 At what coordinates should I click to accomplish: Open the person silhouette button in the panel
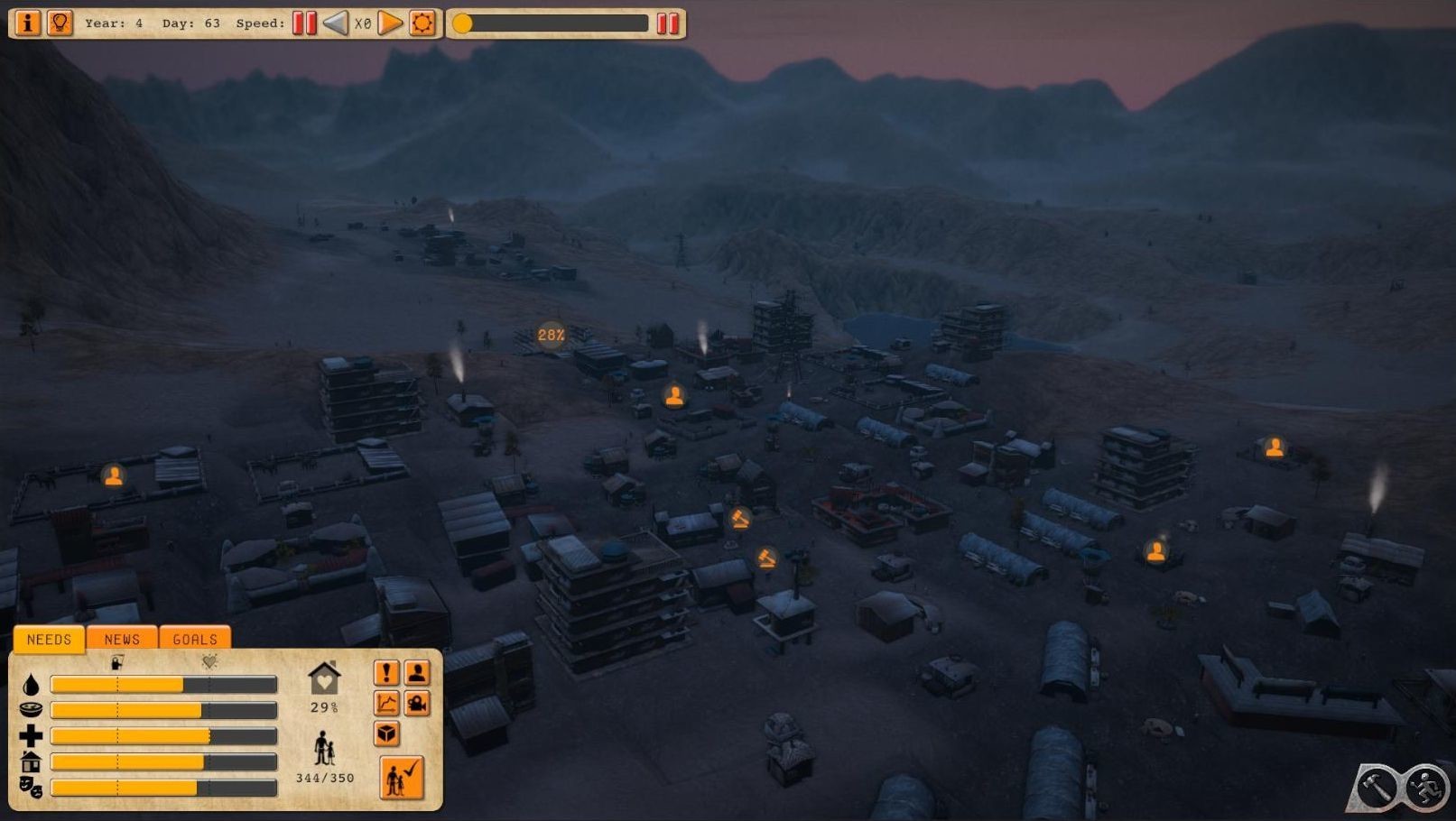[x=417, y=673]
